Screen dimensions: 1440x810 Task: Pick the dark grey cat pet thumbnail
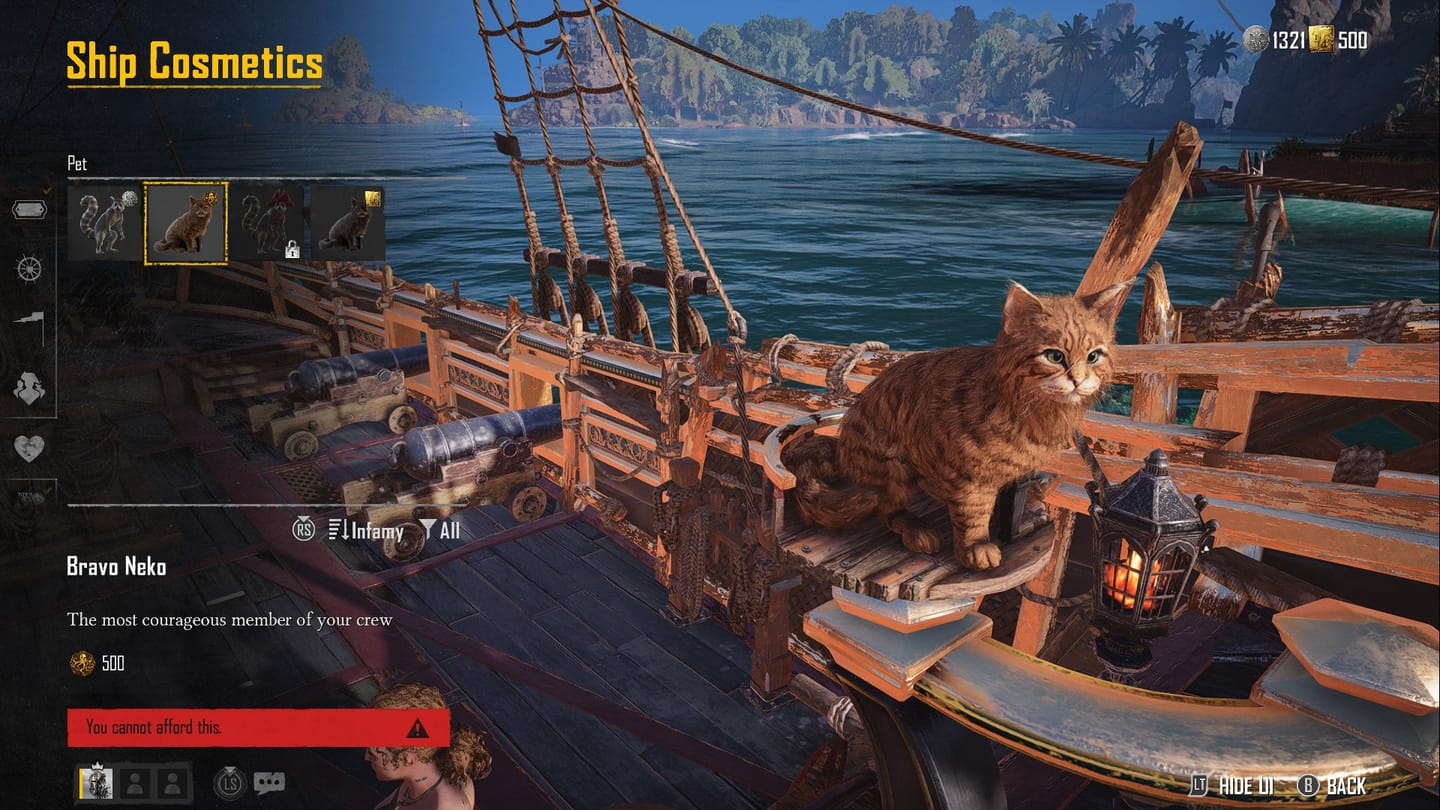pos(348,222)
